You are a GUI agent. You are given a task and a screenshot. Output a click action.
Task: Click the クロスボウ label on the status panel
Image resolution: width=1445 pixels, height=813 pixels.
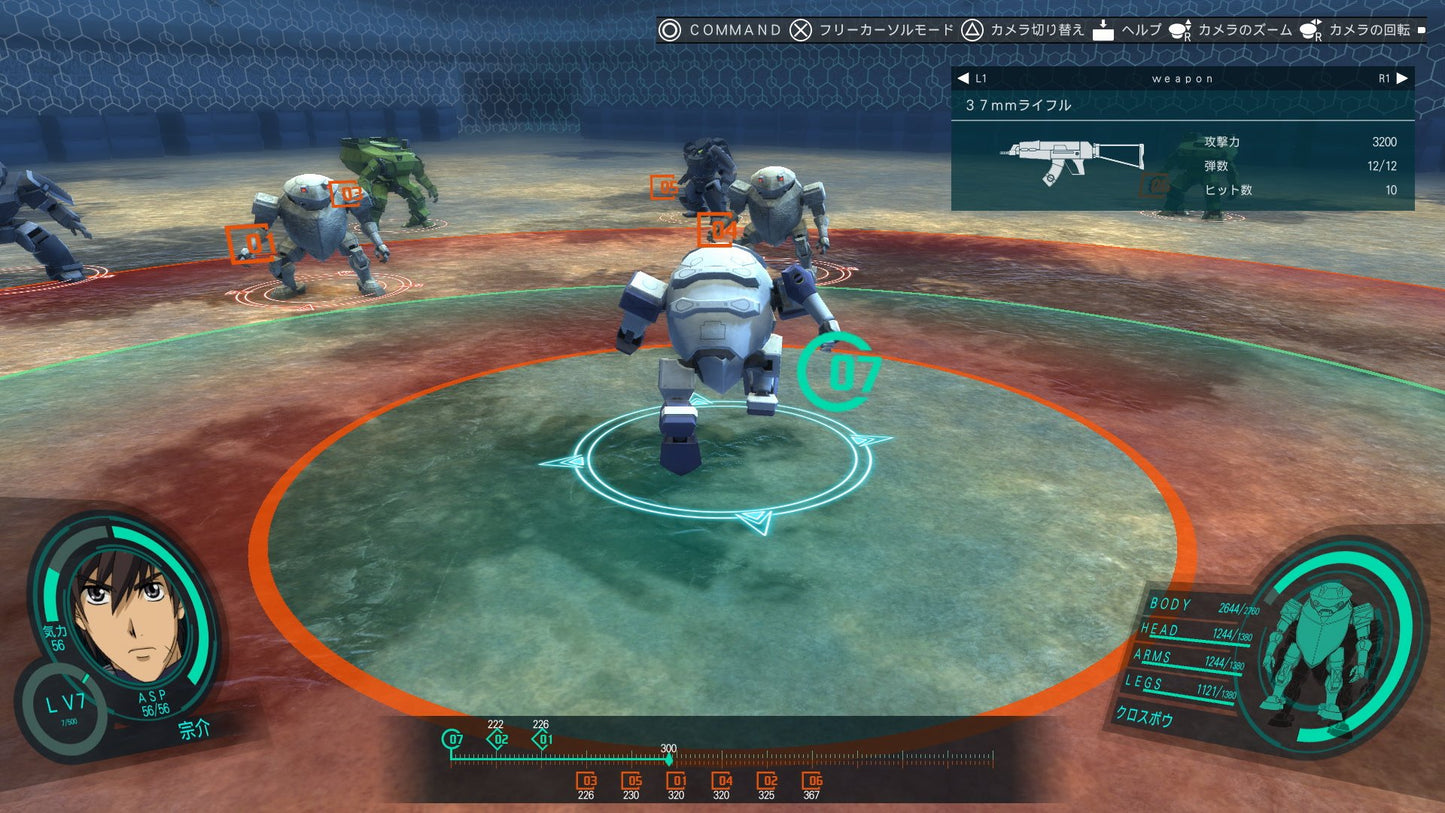(1145, 716)
